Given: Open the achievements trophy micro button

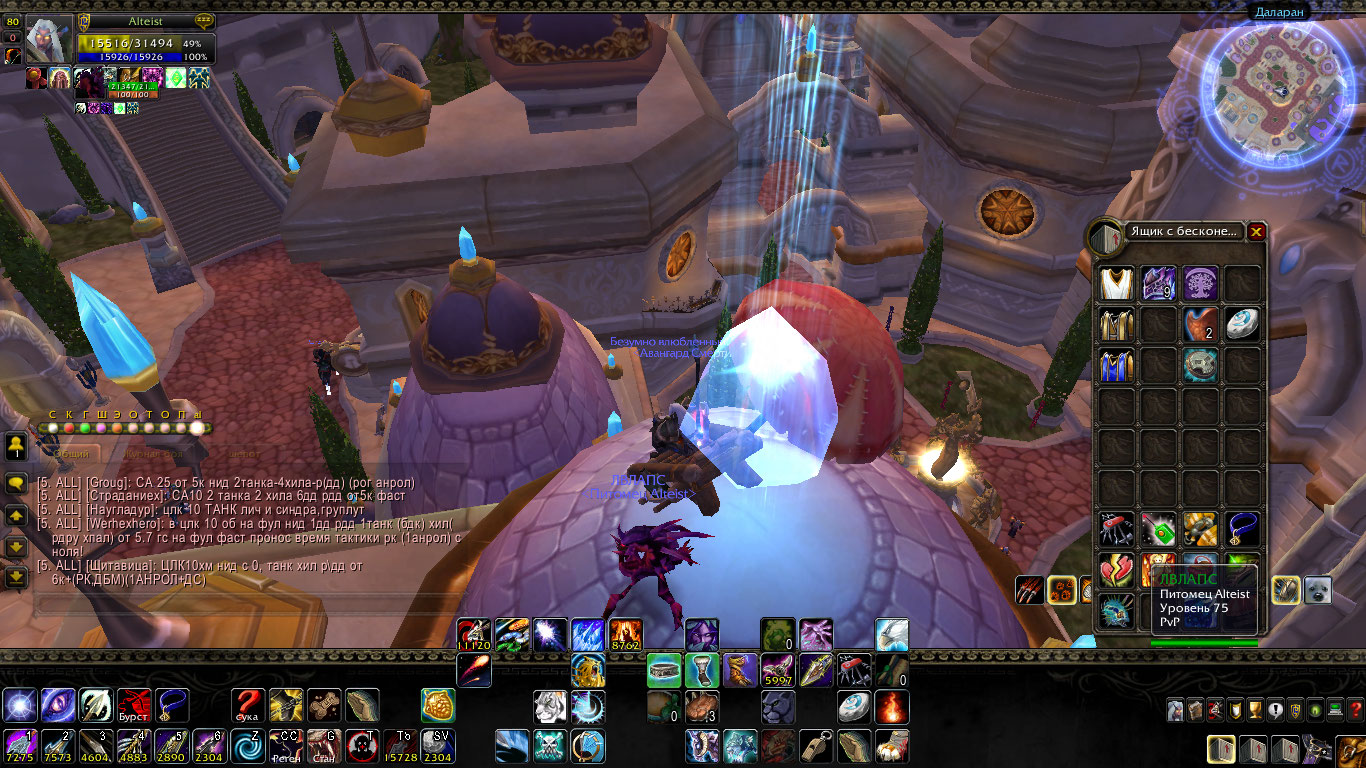Looking at the screenshot, I should pos(1255,710).
